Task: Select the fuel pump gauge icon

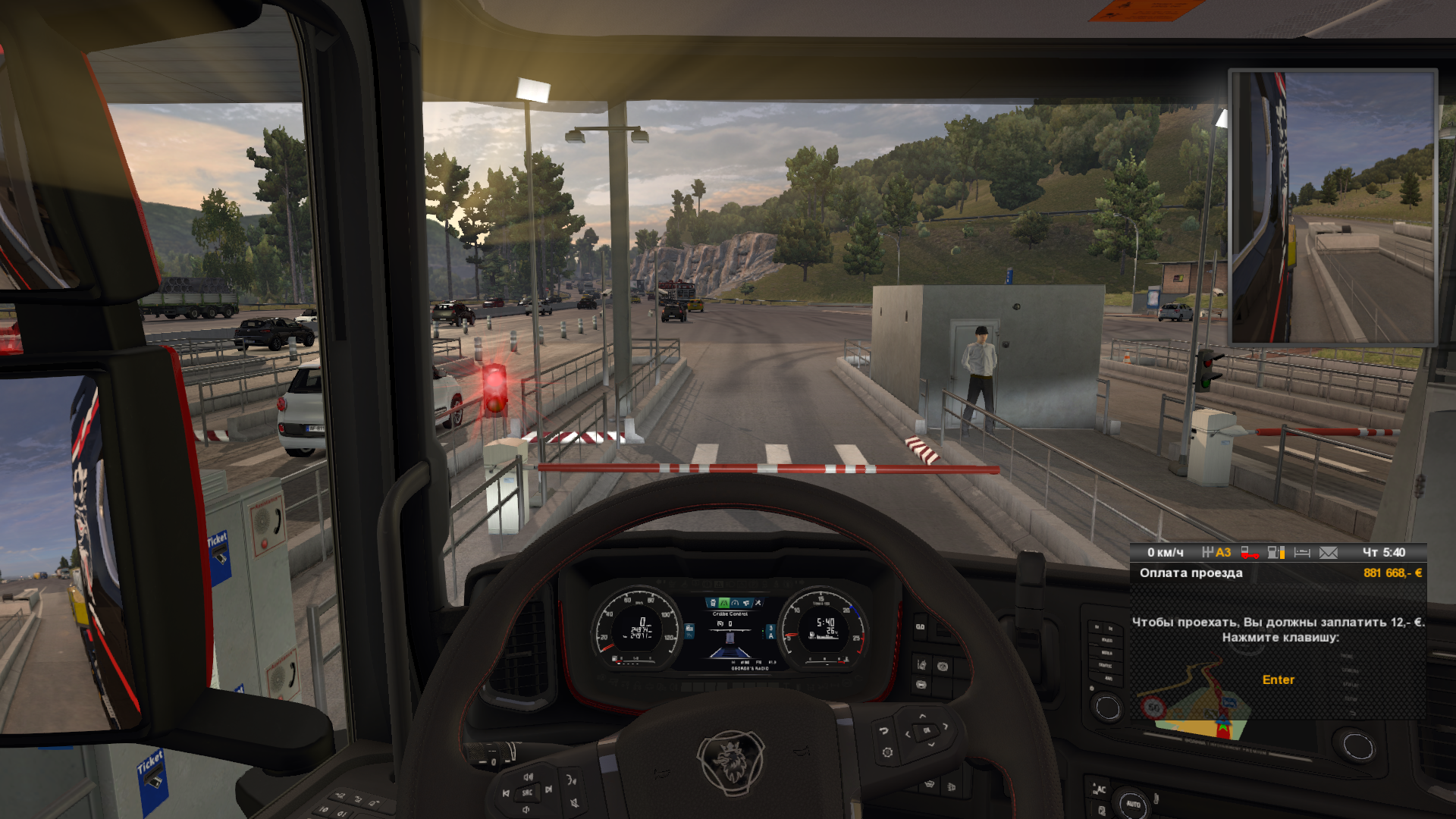Action: point(1276,553)
